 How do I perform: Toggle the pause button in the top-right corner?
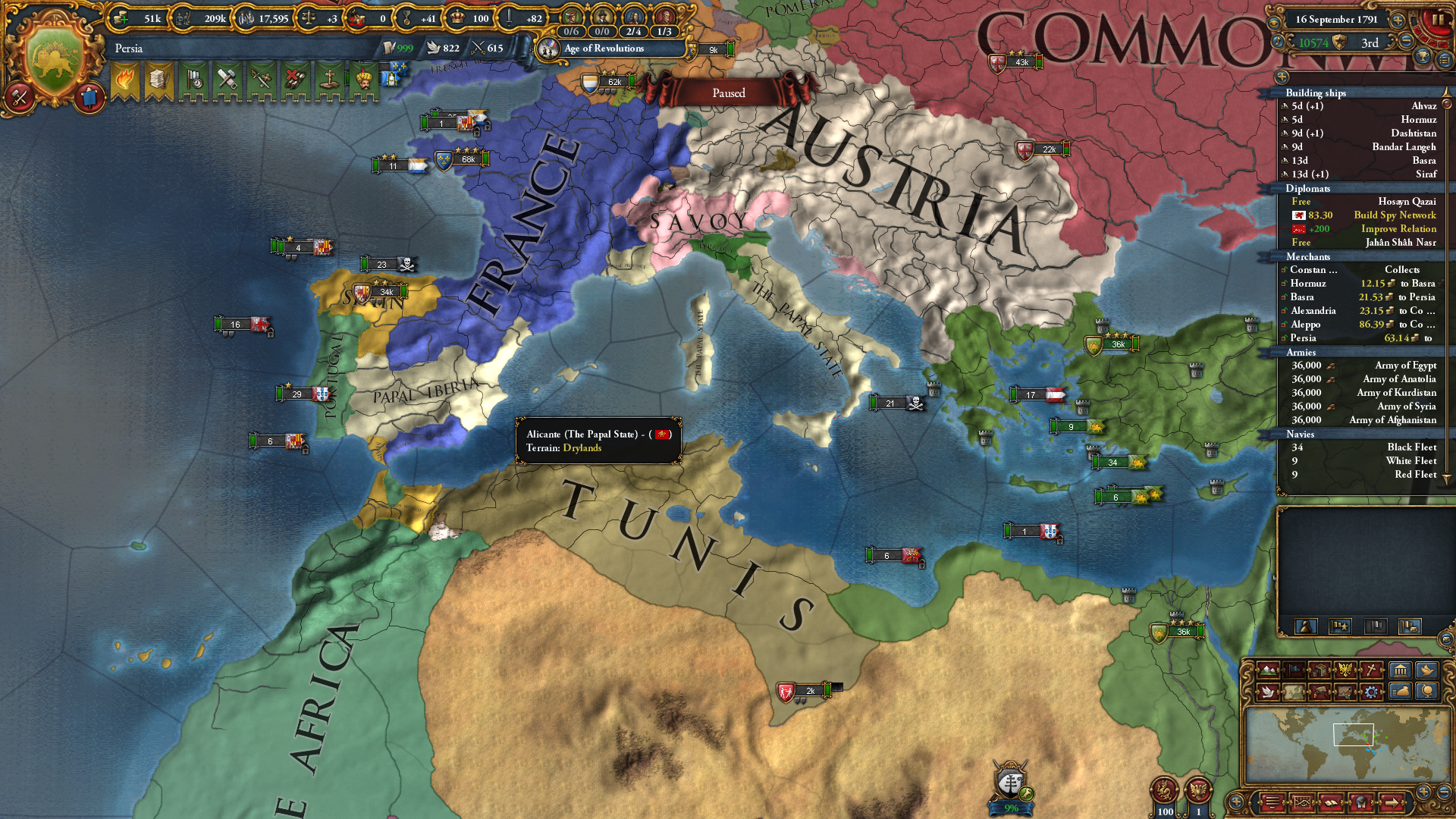tap(1439, 20)
